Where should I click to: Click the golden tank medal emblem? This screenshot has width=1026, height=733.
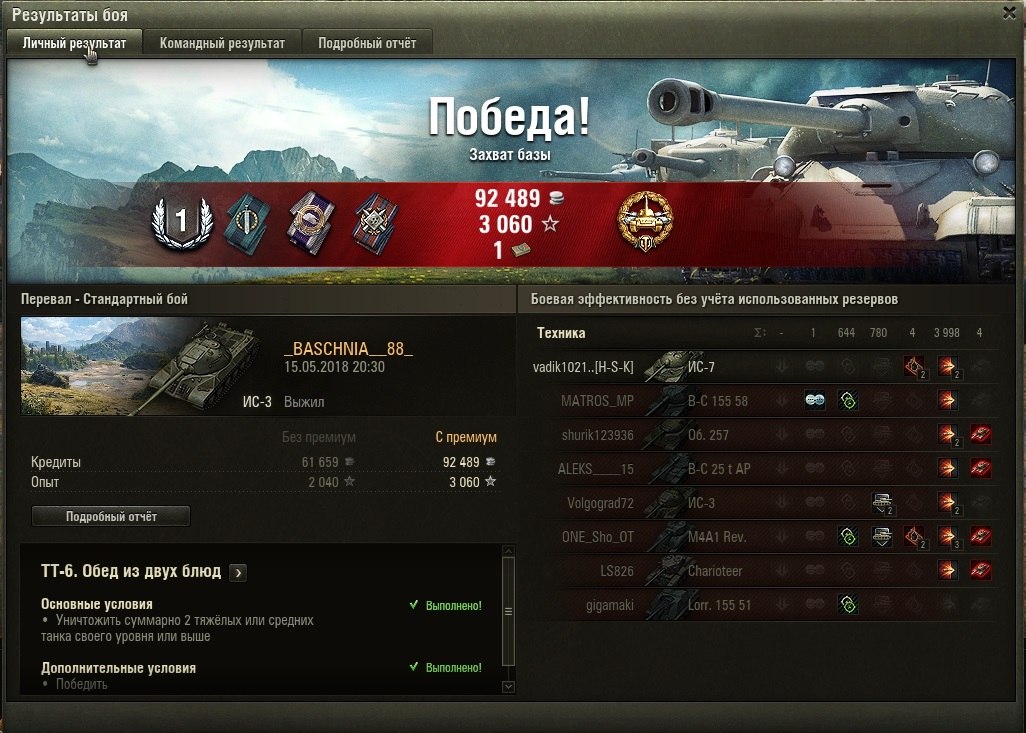(646, 222)
